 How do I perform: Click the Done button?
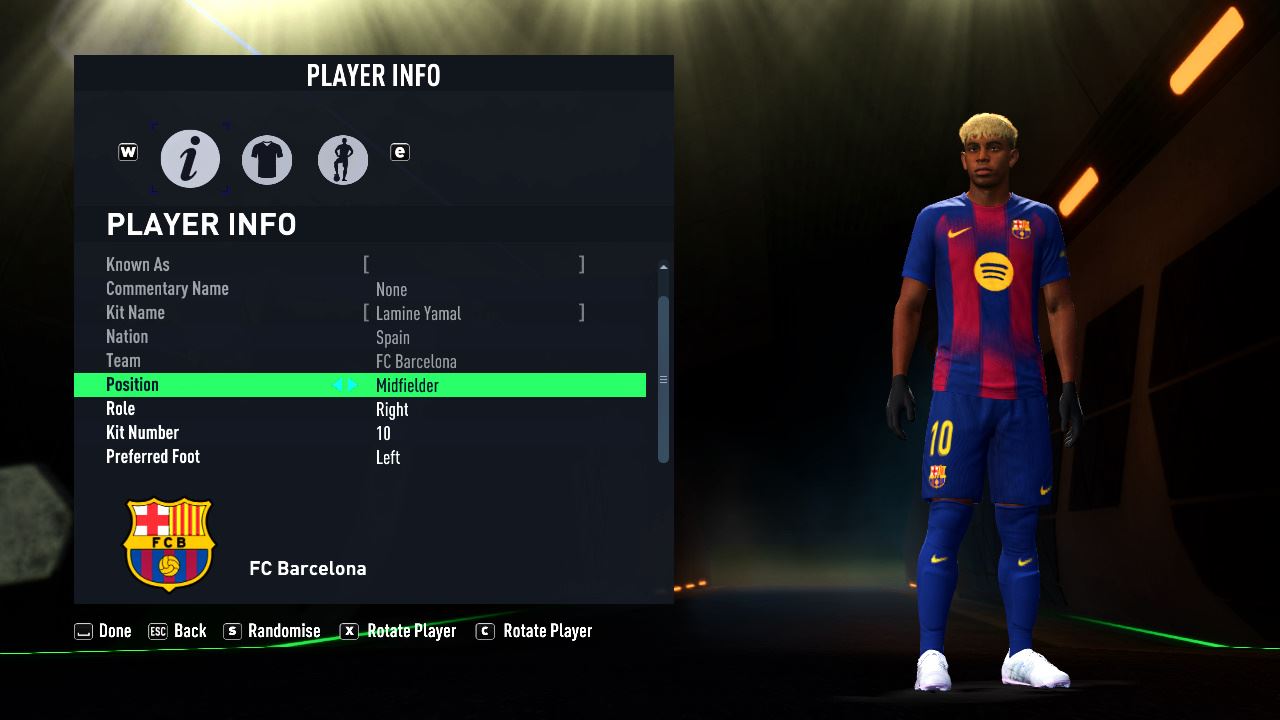pyautogui.click(x=103, y=631)
